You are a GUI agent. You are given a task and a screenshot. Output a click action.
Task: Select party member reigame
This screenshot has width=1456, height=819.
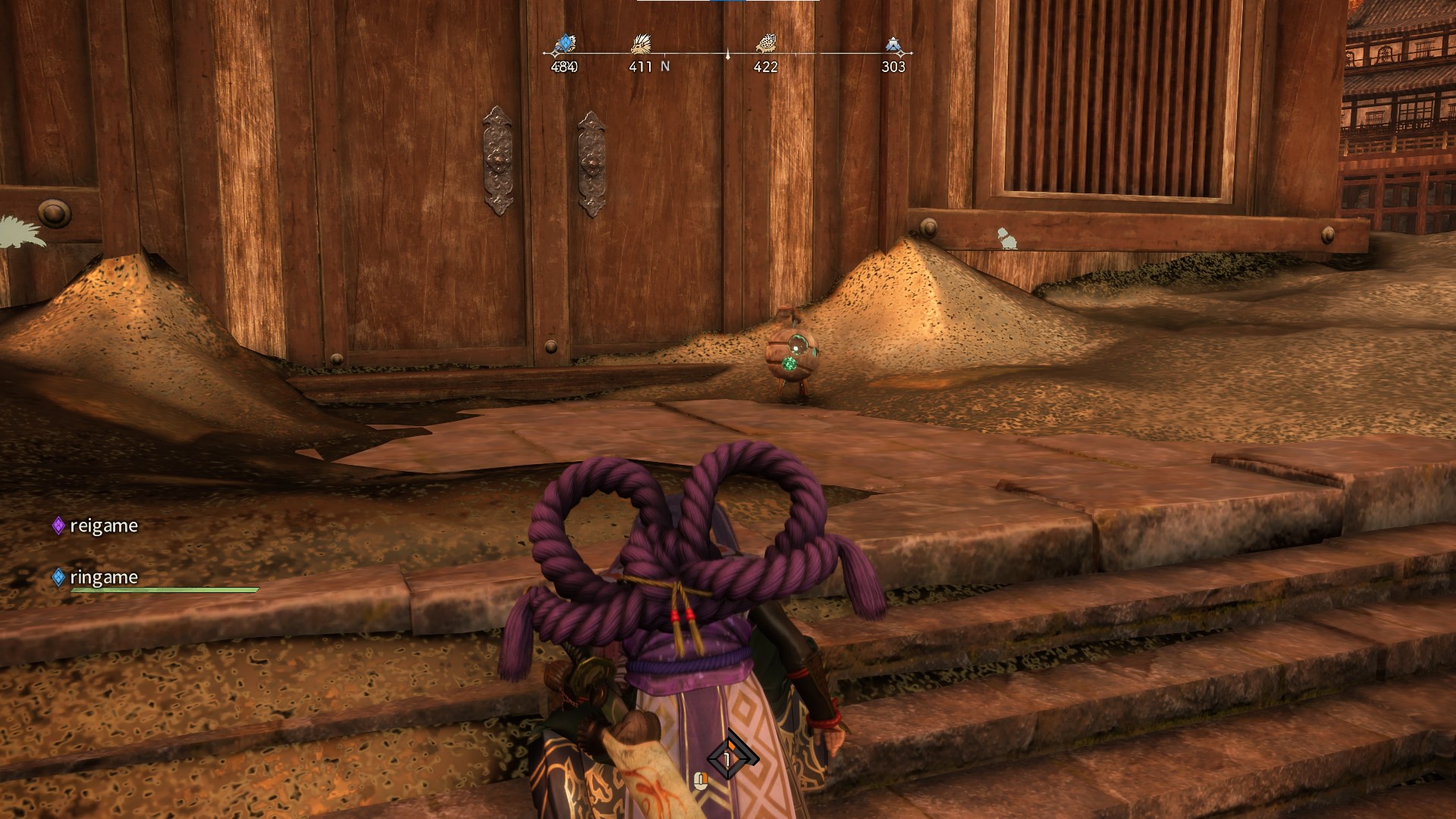103,526
